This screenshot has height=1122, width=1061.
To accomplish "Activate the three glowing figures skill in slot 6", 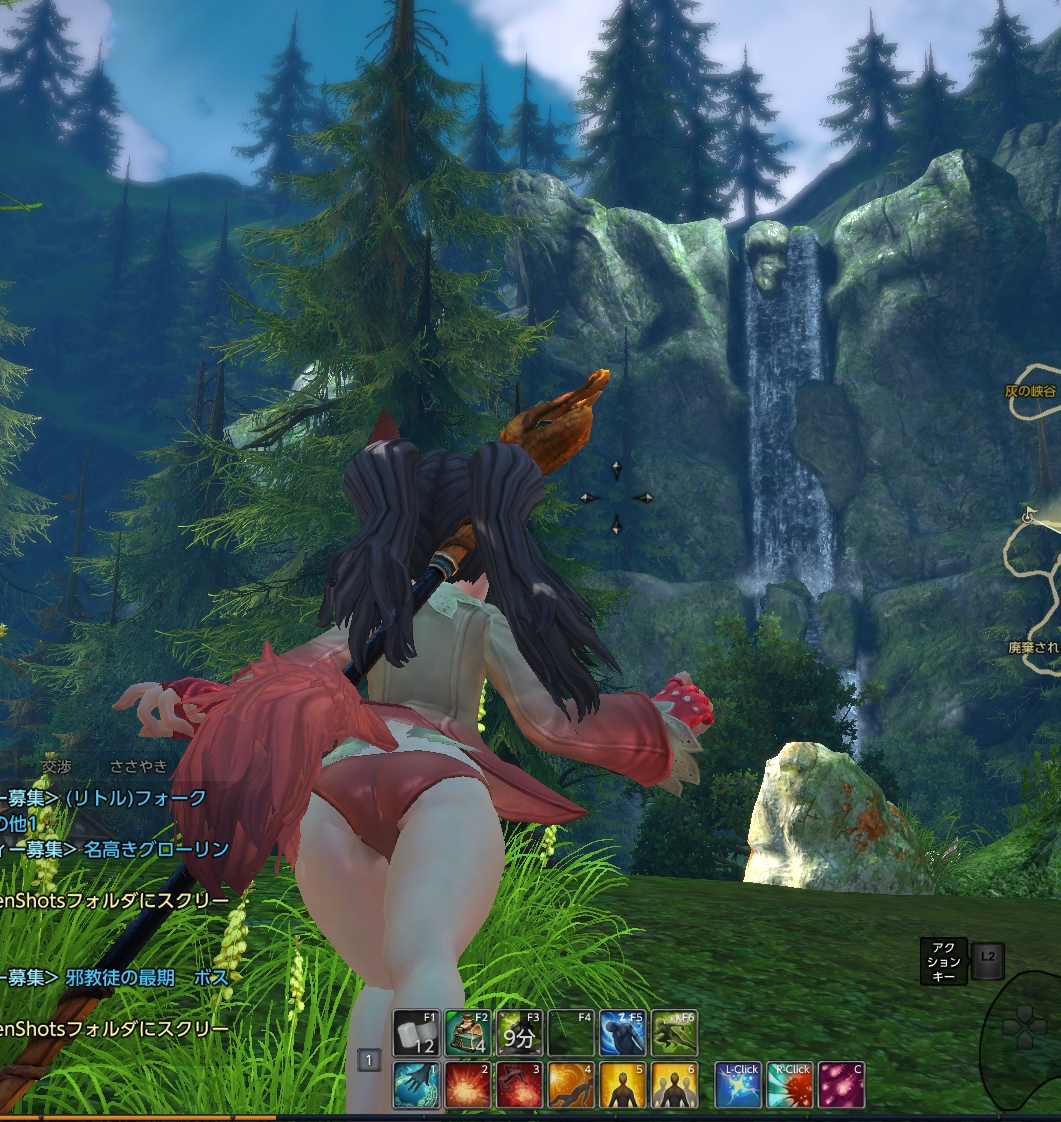I will 674,1086.
